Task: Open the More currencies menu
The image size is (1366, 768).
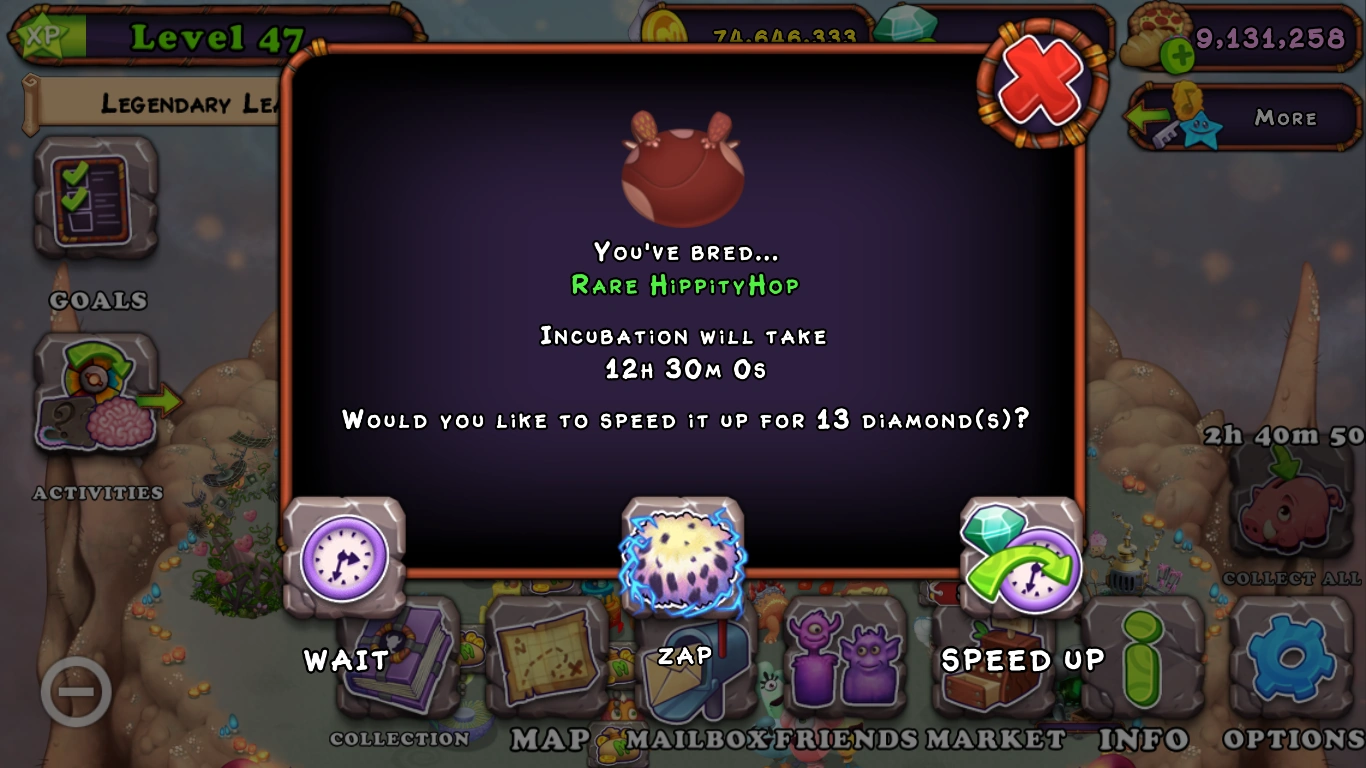Action: (x=1288, y=118)
